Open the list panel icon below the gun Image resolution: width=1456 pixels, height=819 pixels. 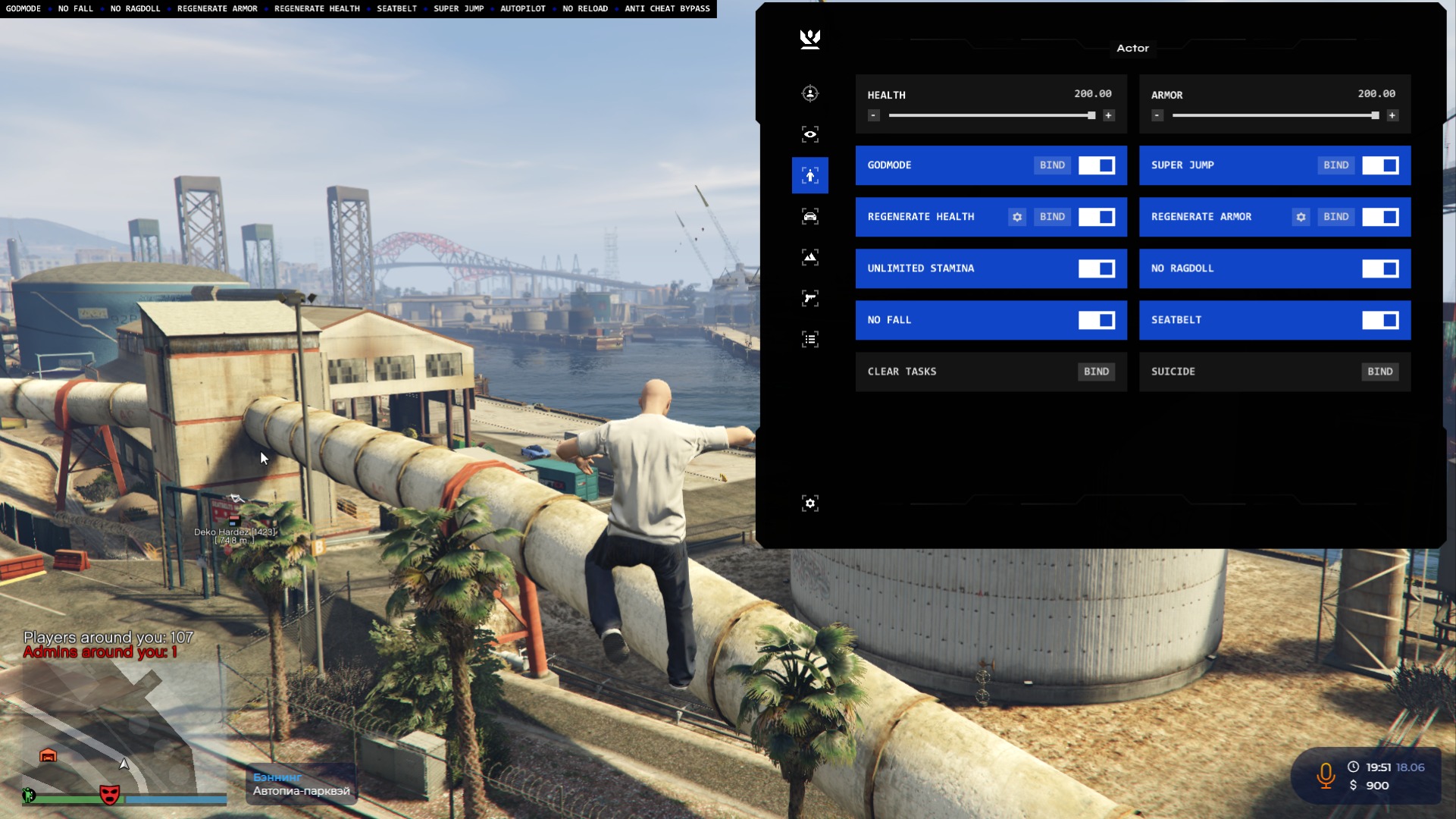coord(810,339)
